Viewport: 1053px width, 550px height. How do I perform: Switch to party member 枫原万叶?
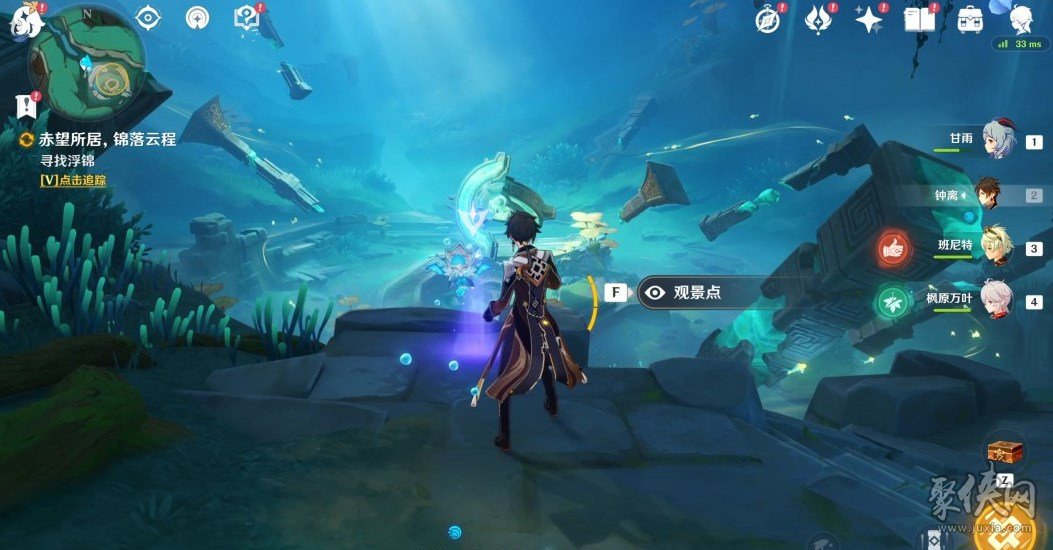pos(997,301)
